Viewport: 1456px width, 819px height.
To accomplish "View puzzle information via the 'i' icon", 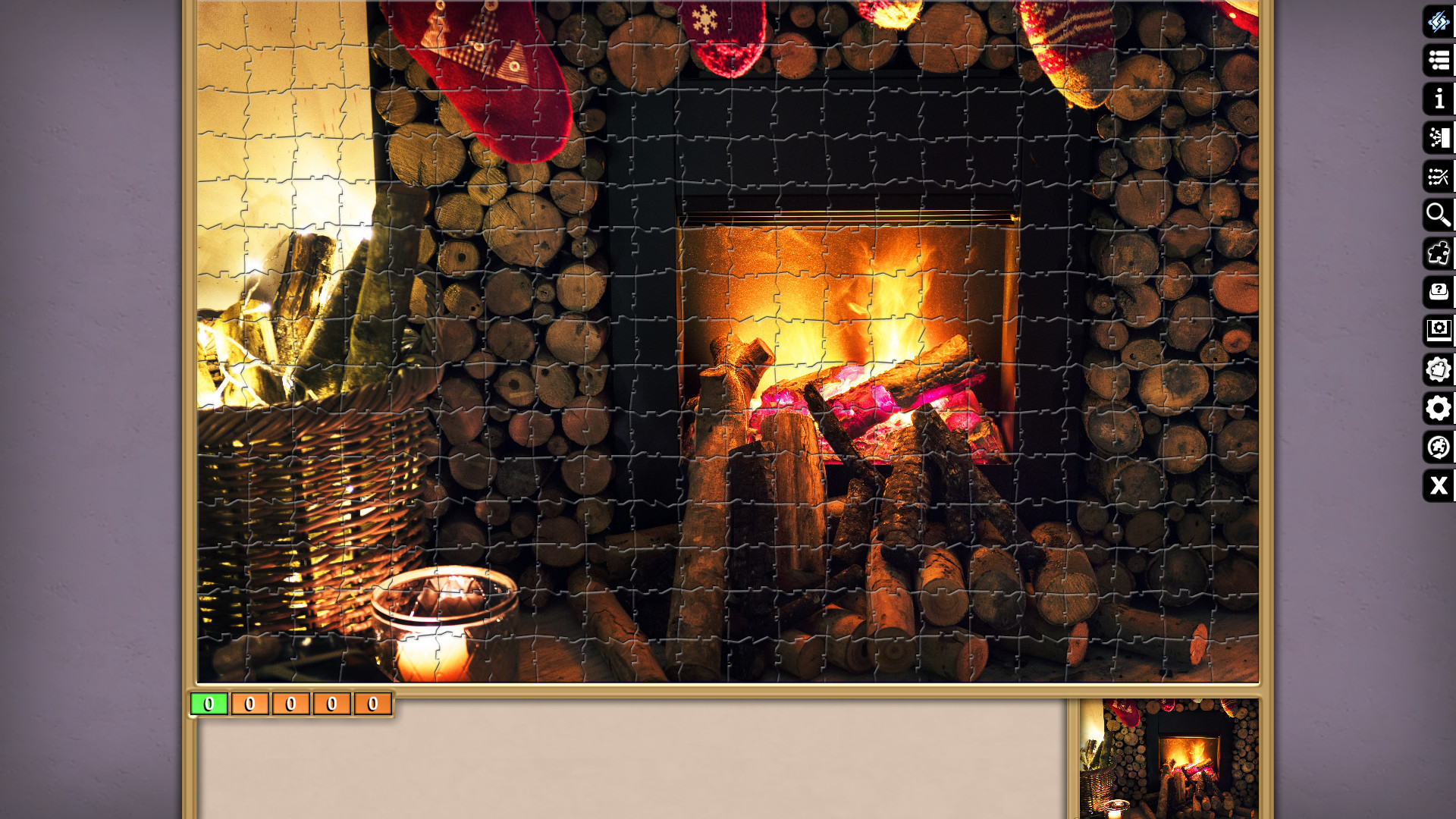I will coord(1439,98).
